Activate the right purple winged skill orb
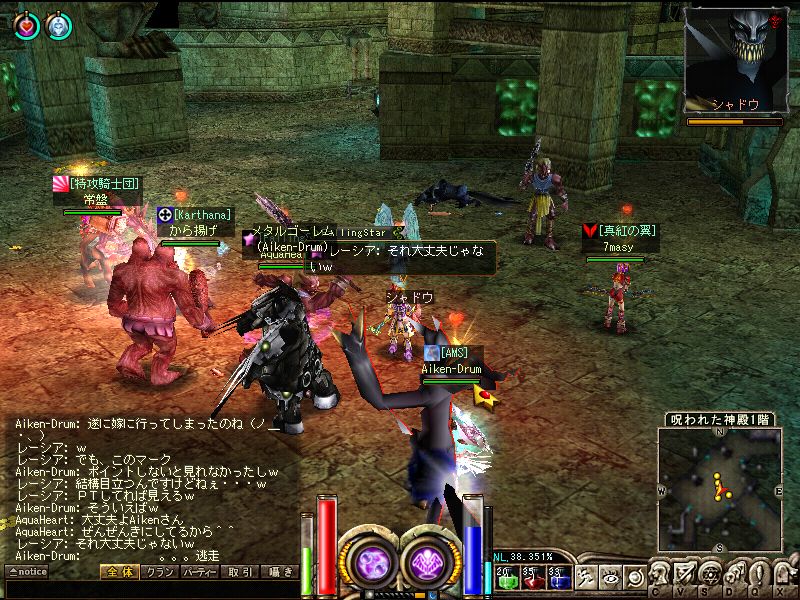The image size is (800, 600). point(430,561)
